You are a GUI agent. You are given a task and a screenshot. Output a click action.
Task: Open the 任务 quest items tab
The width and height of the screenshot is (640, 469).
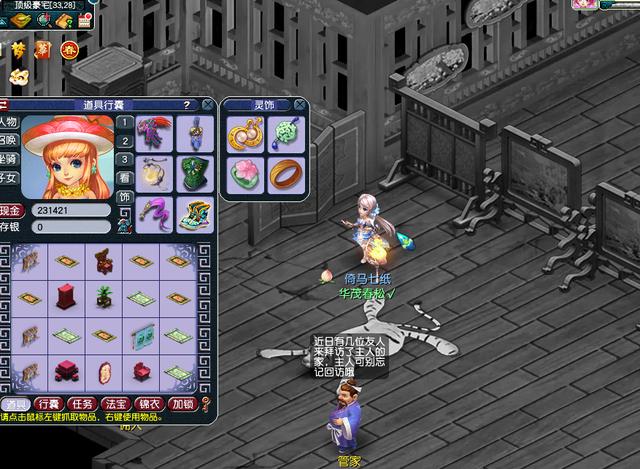coord(83,404)
